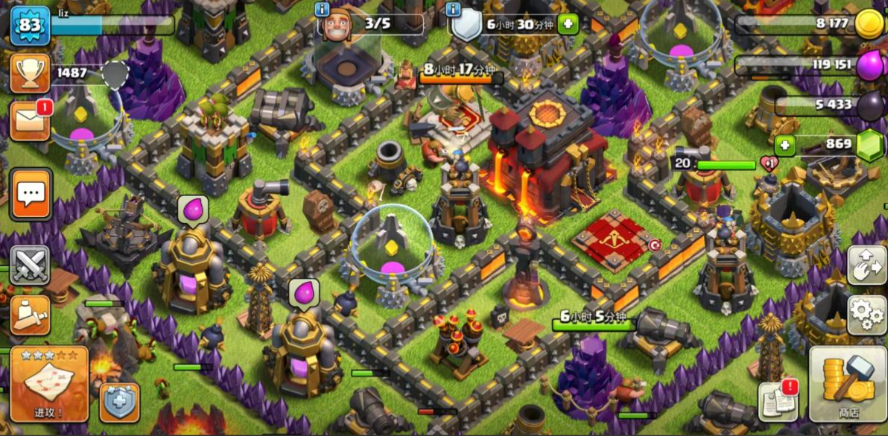This screenshot has height=436, width=888.
Task: Open the Shop (商店) button
Action: (848, 384)
